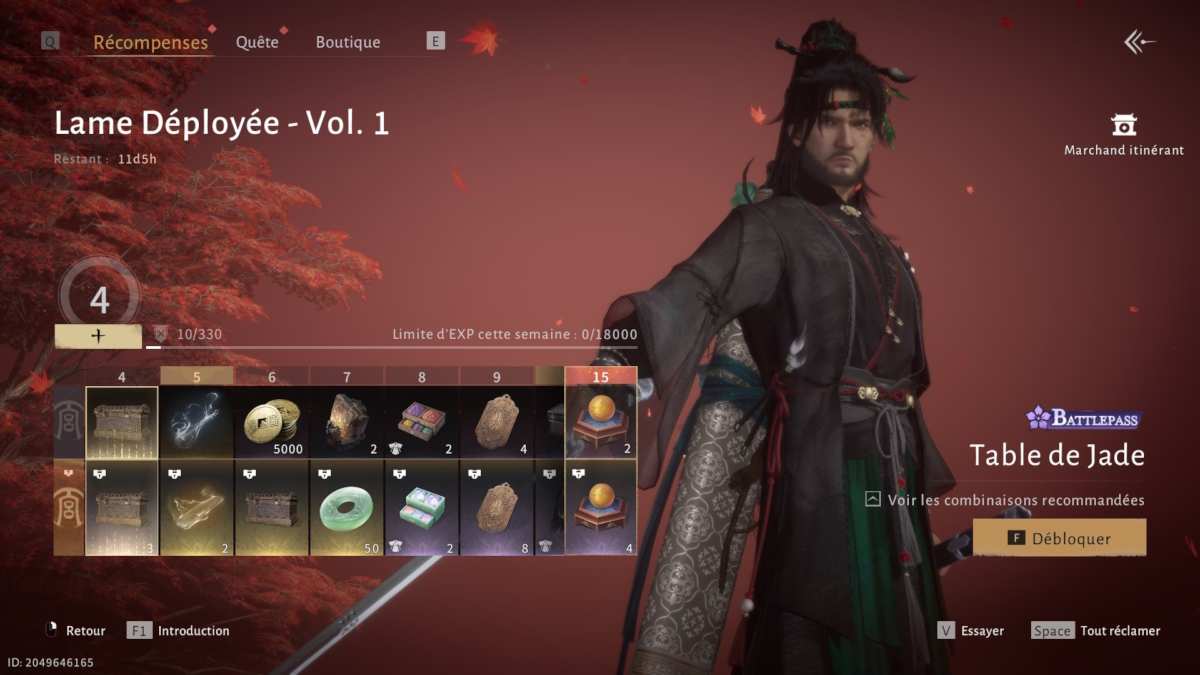Select the Table de Jade reward with quantity 4
1200x675 pixels.
point(601,508)
